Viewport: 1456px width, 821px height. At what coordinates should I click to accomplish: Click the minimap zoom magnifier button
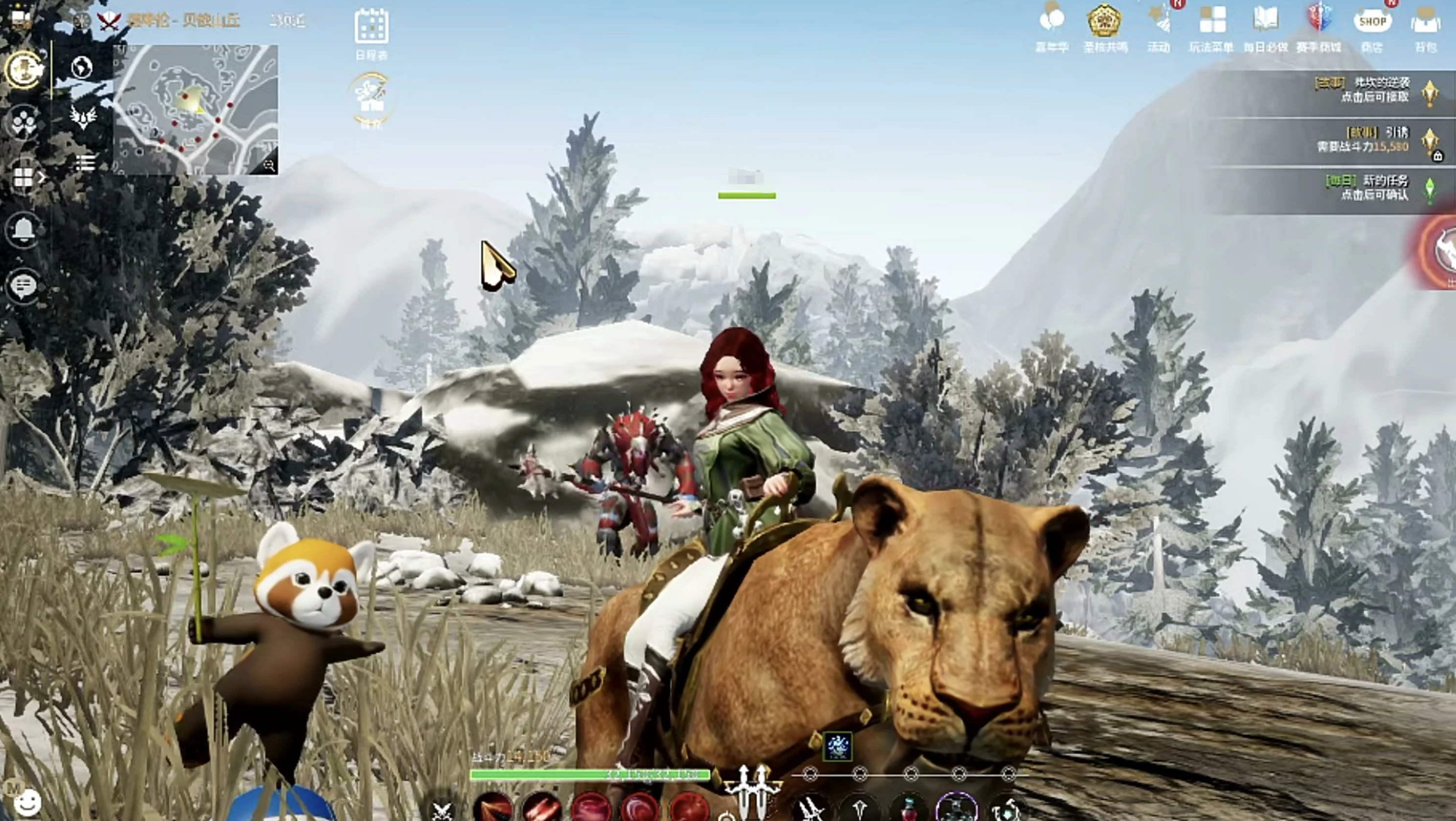click(269, 165)
